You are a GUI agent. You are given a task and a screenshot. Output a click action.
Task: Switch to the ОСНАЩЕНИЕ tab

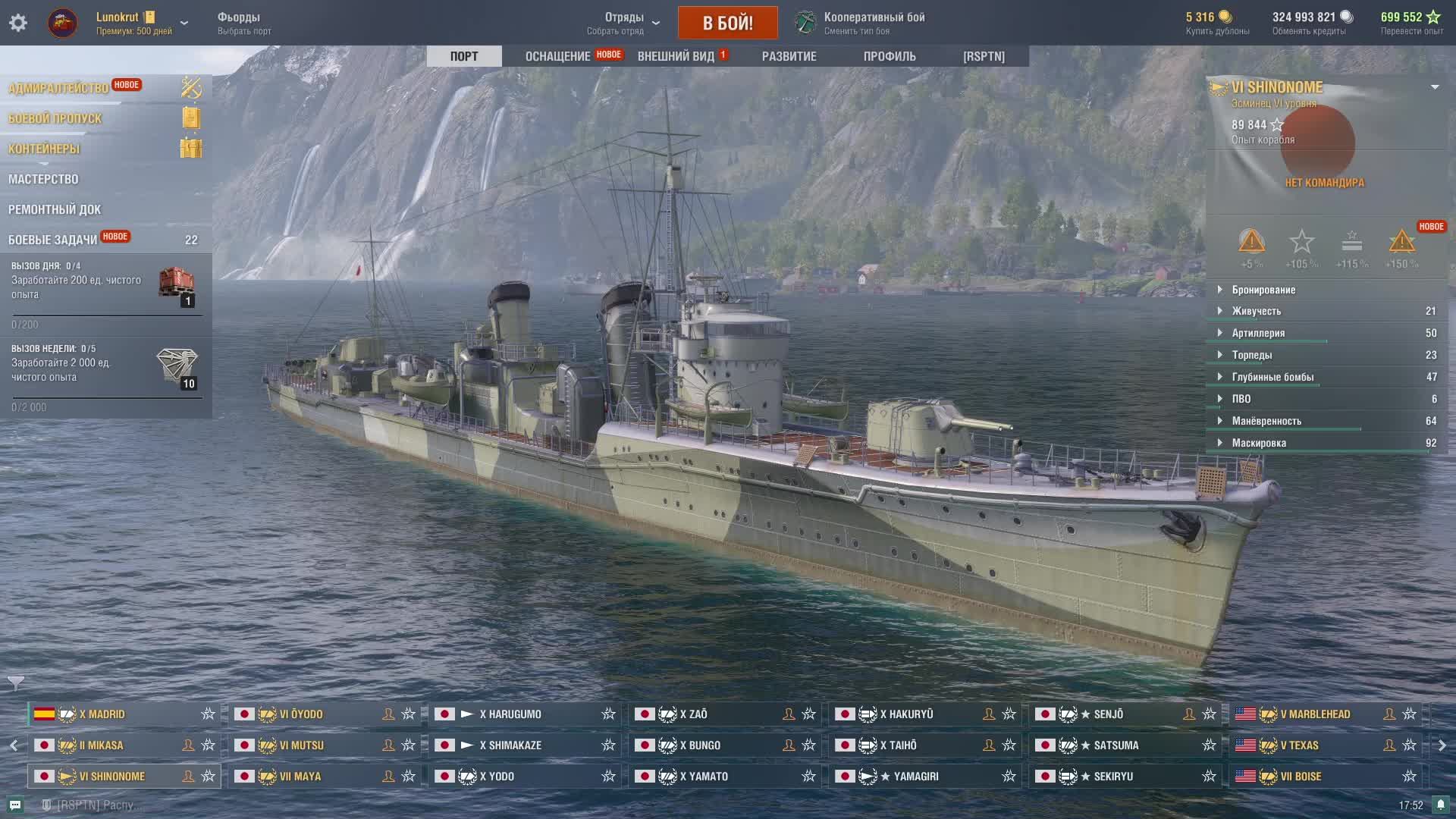coord(557,56)
